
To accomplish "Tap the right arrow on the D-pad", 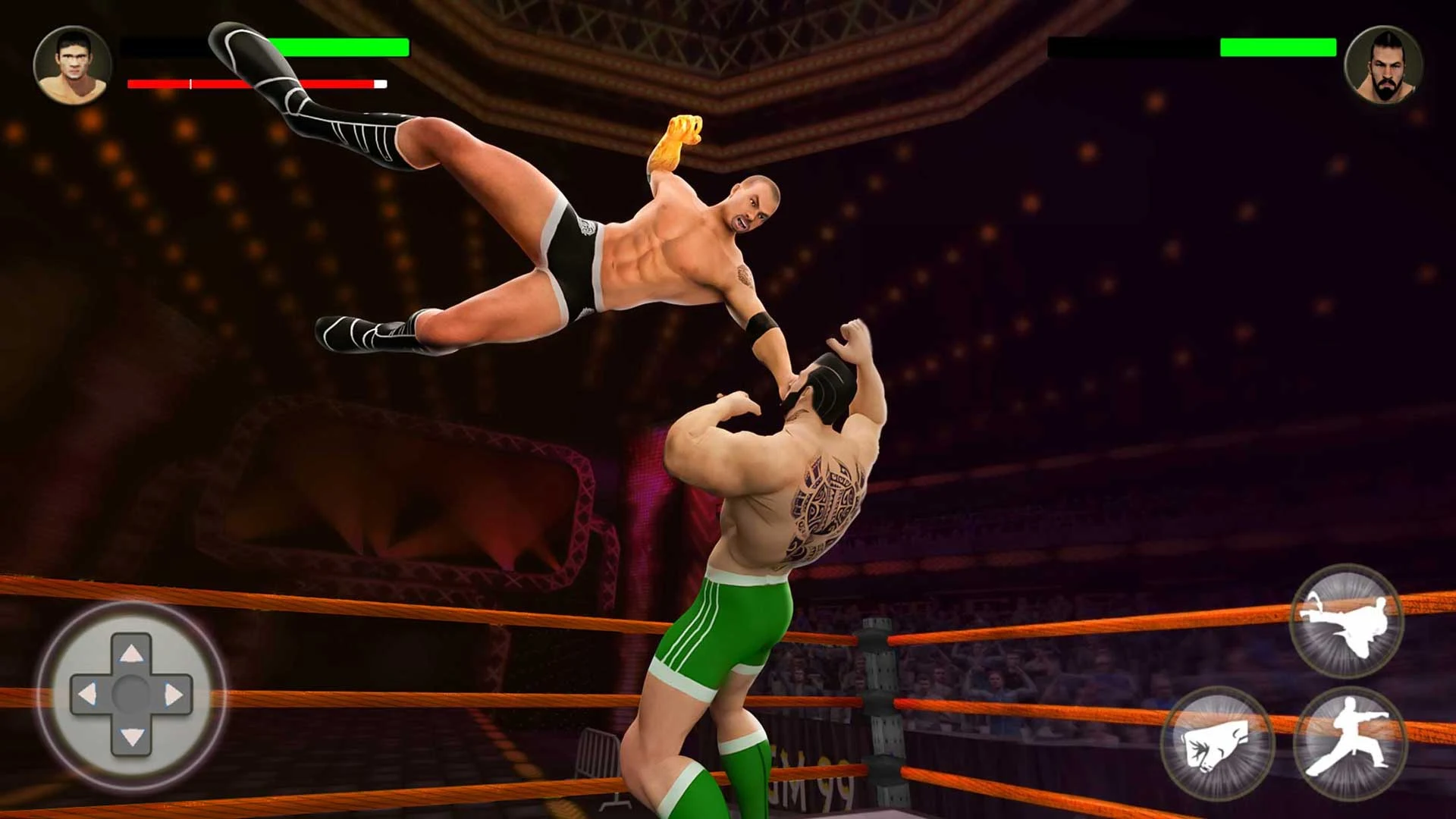I will point(174,694).
